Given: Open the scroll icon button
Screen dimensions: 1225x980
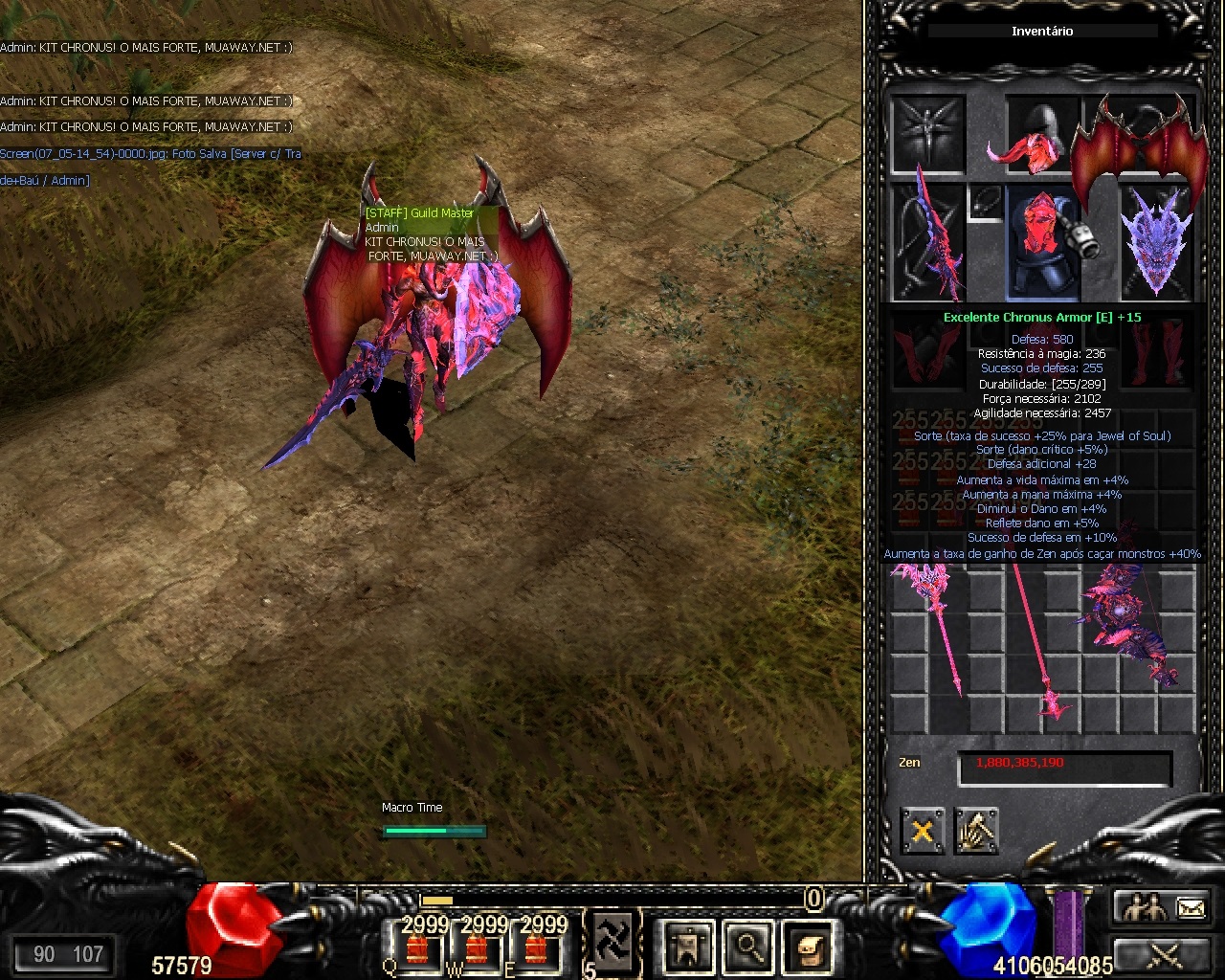Looking at the screenshot, I should point(809,947).
